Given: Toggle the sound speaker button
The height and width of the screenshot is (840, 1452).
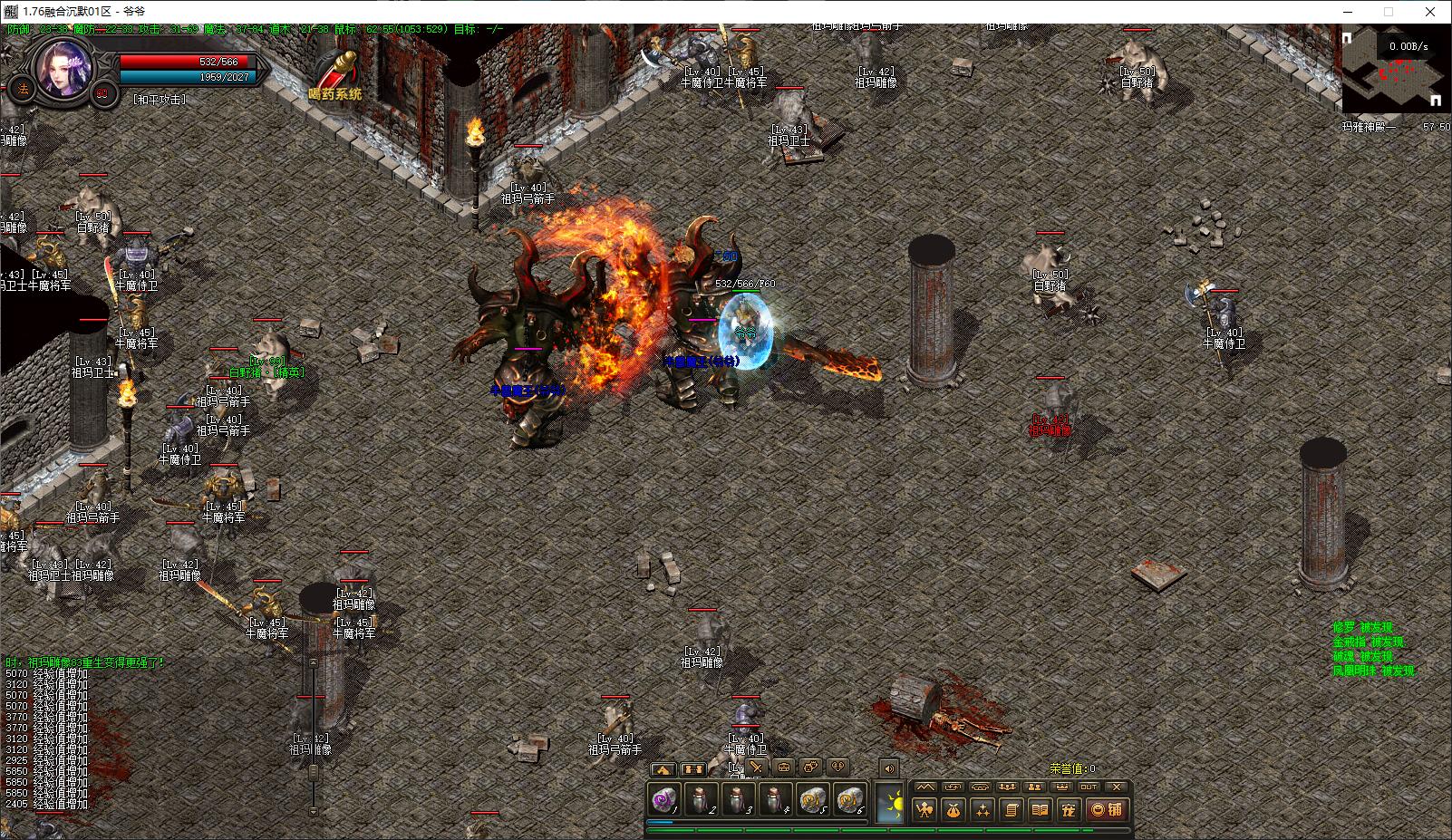Looking at the screenshot, I should [889, 768].
